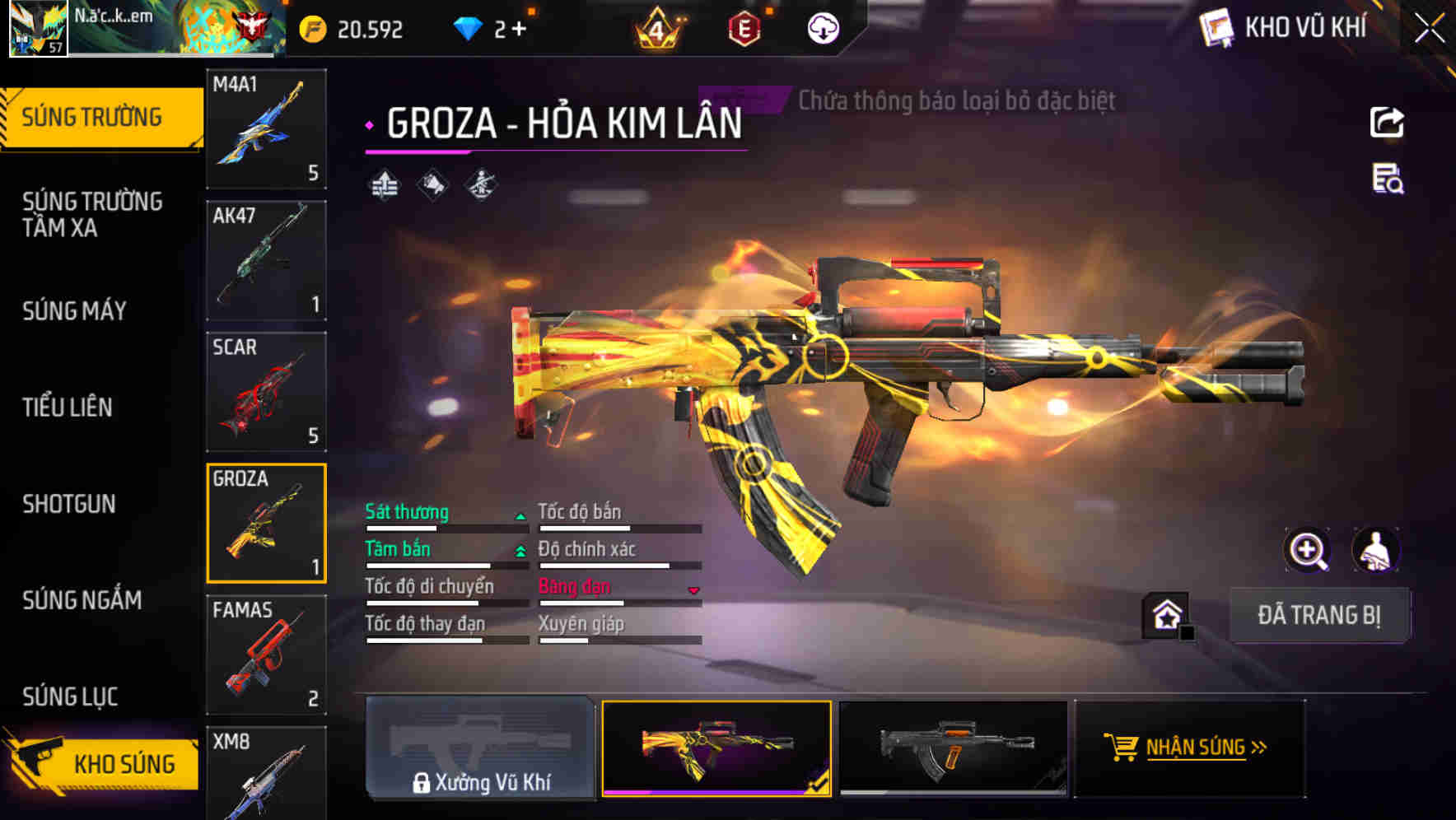The width and height of the screenshot is (1456, 820).
Task: Open the Kho Súng tab
Action: 103,763
